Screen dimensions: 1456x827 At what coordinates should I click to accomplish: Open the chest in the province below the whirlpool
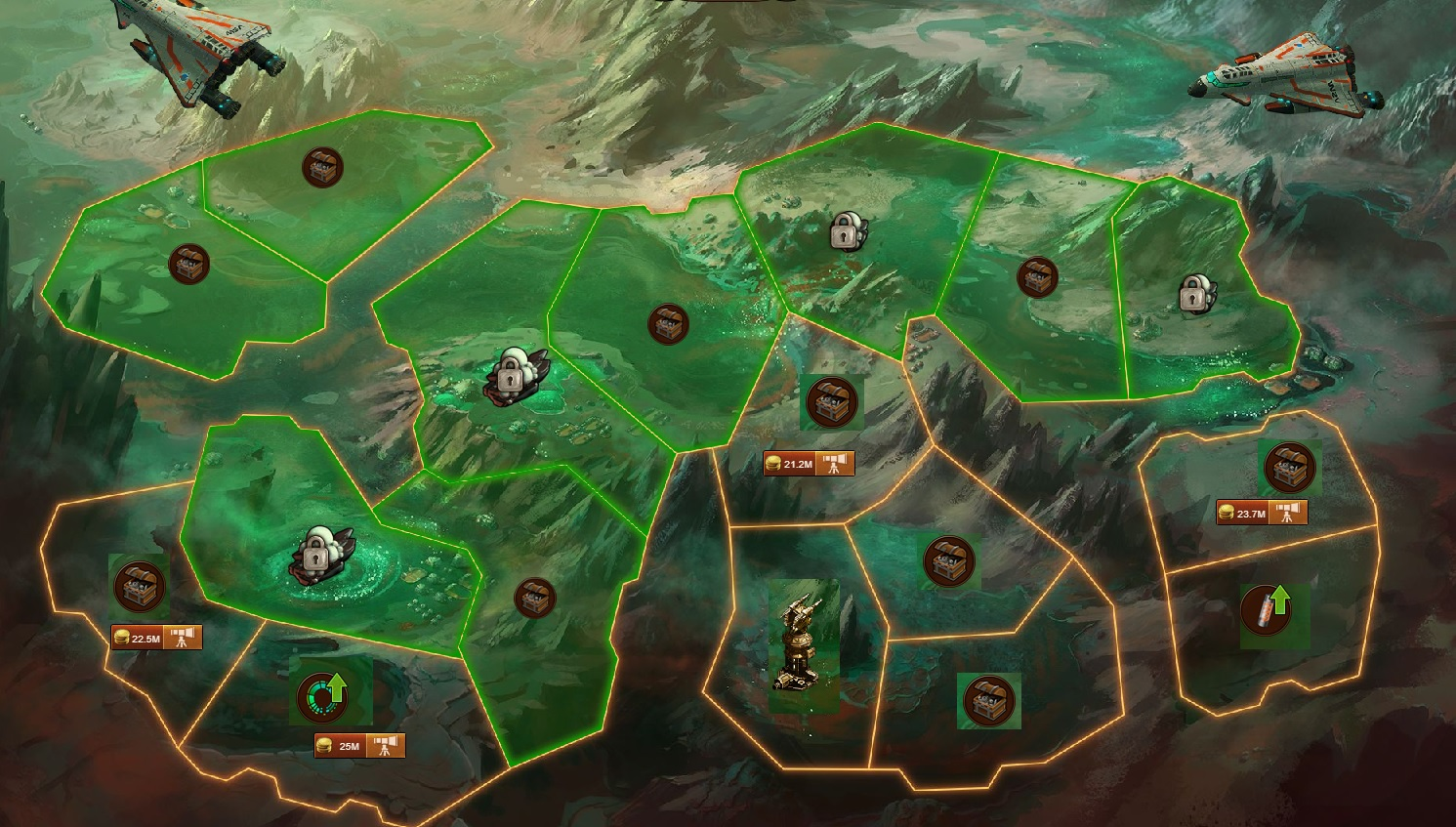(x=534, y=596)
